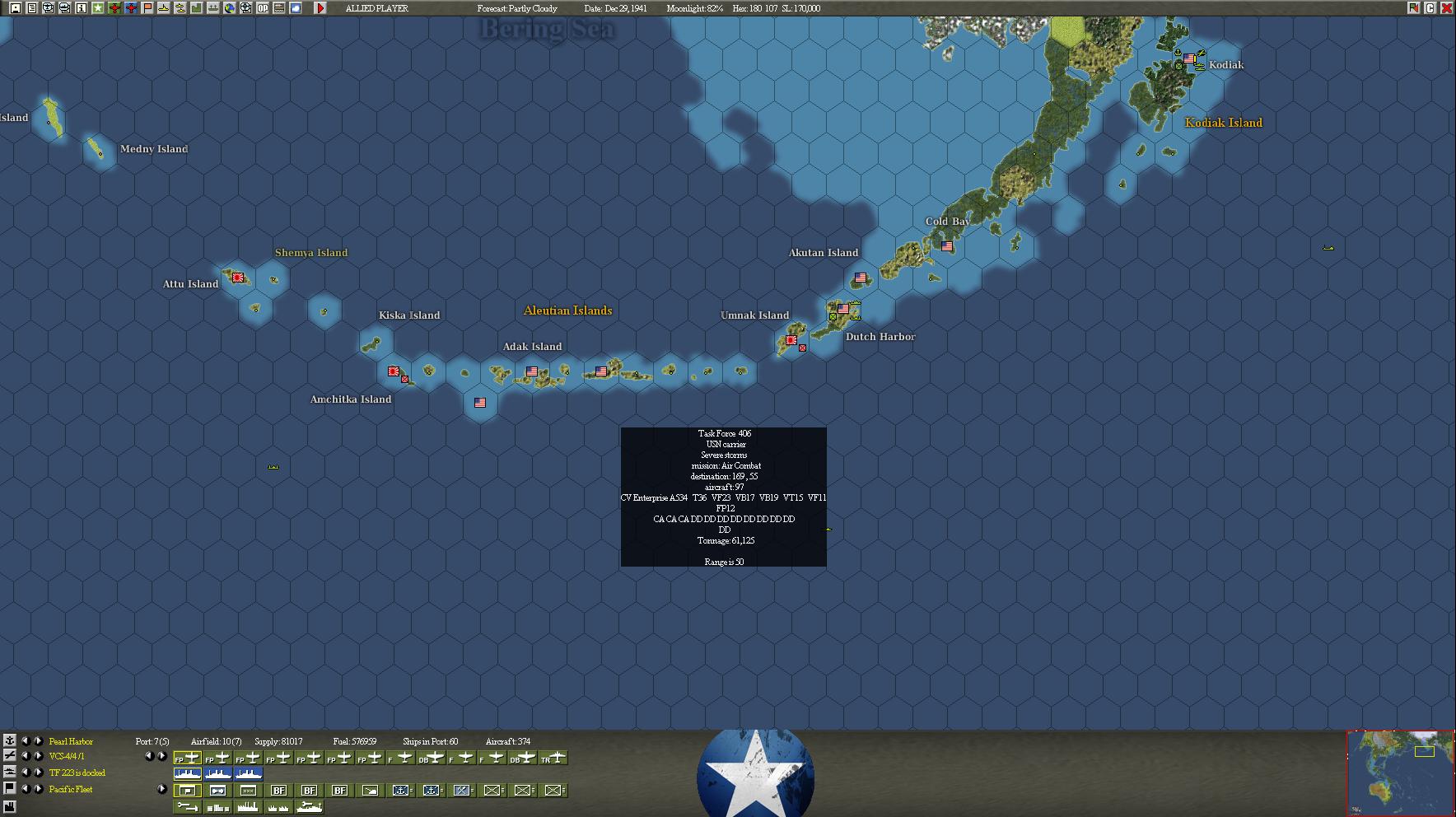Click the orange flag toolbar icon
This screenshot has height=817, width=1456.
click(147, 8)
